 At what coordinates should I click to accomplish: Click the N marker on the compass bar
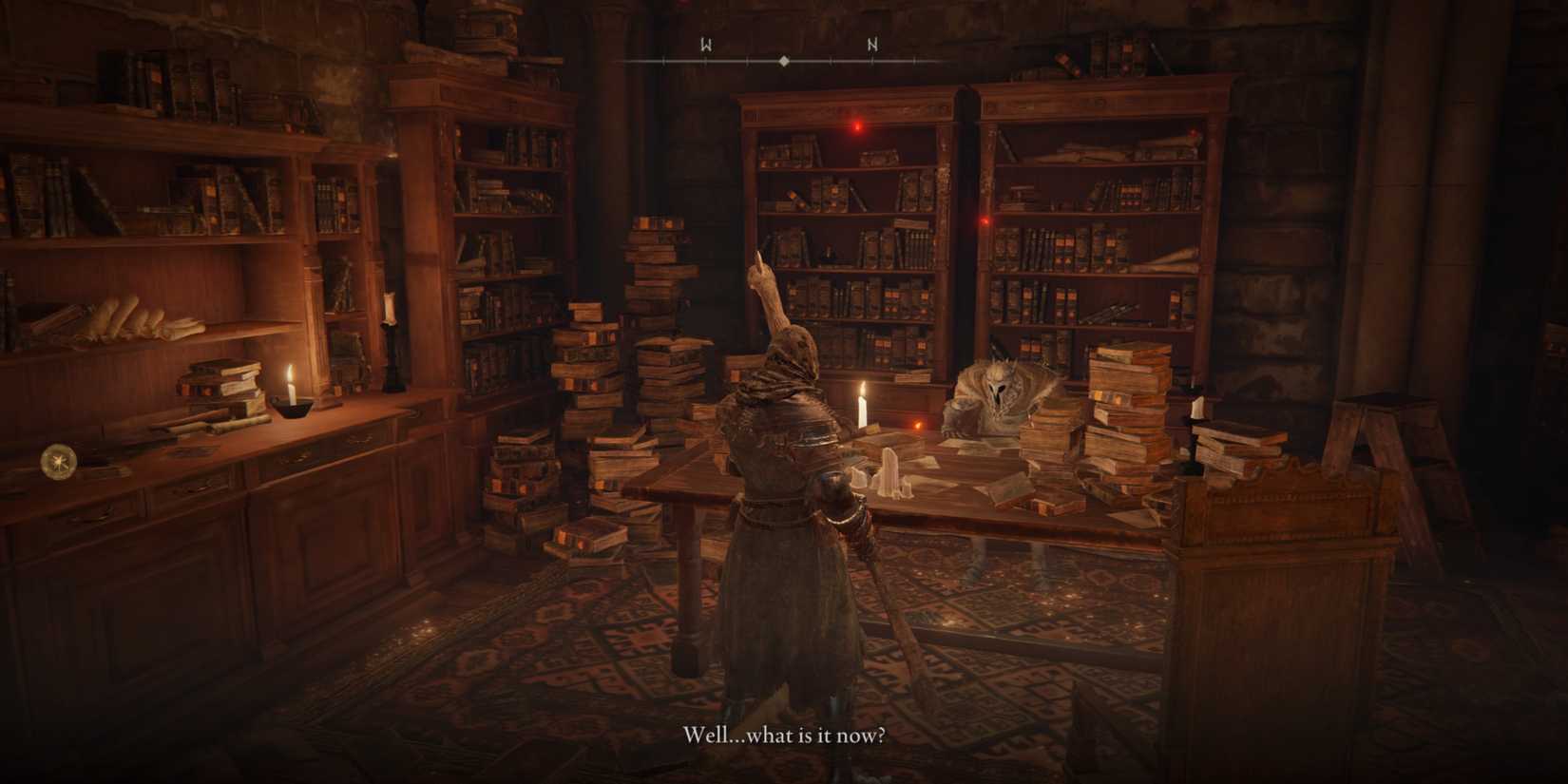[x=870, y=42]
